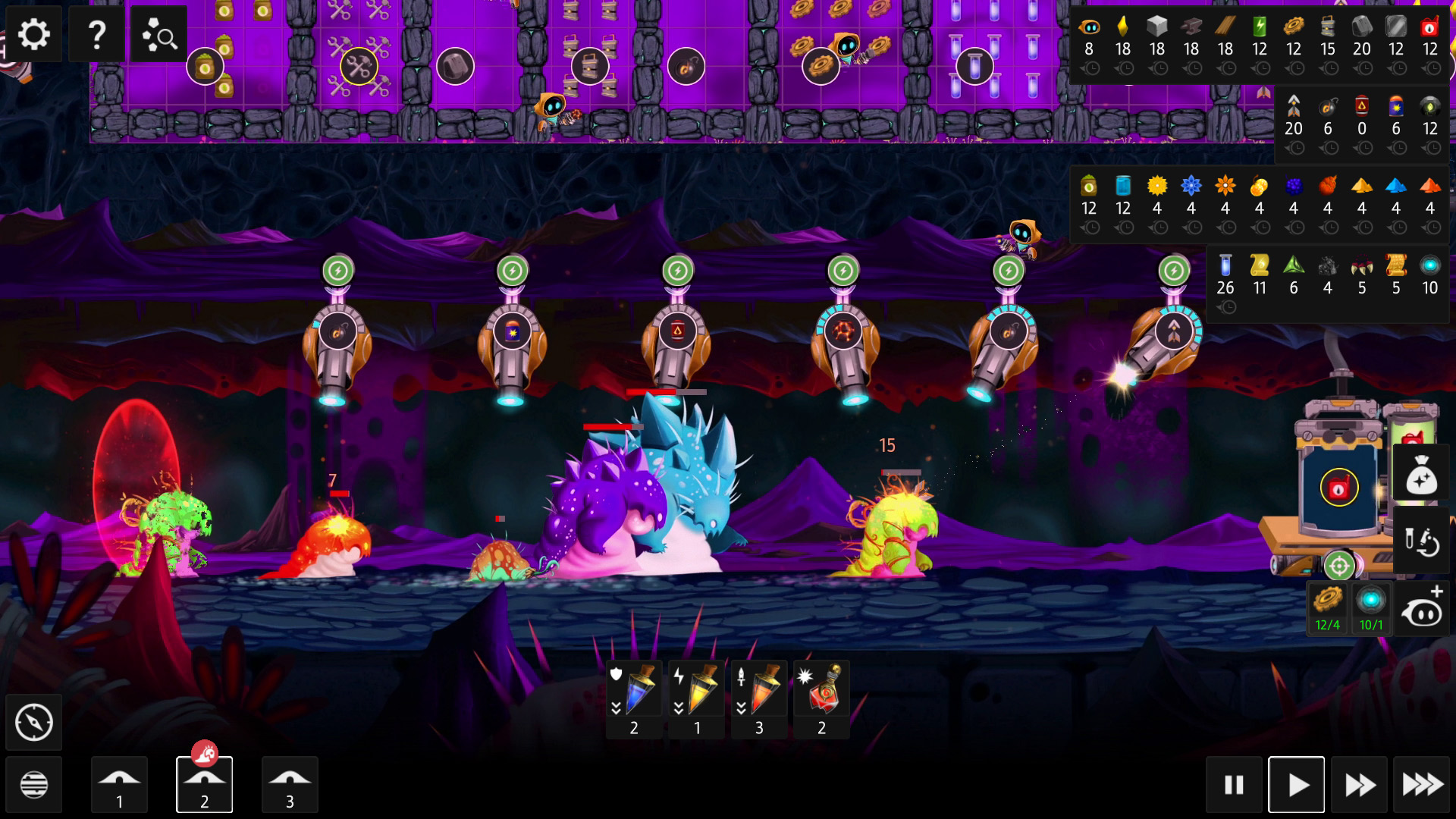The height and width of the screenshot is (819, 1456).
Task: Go to floor 3
Action: 290,785
